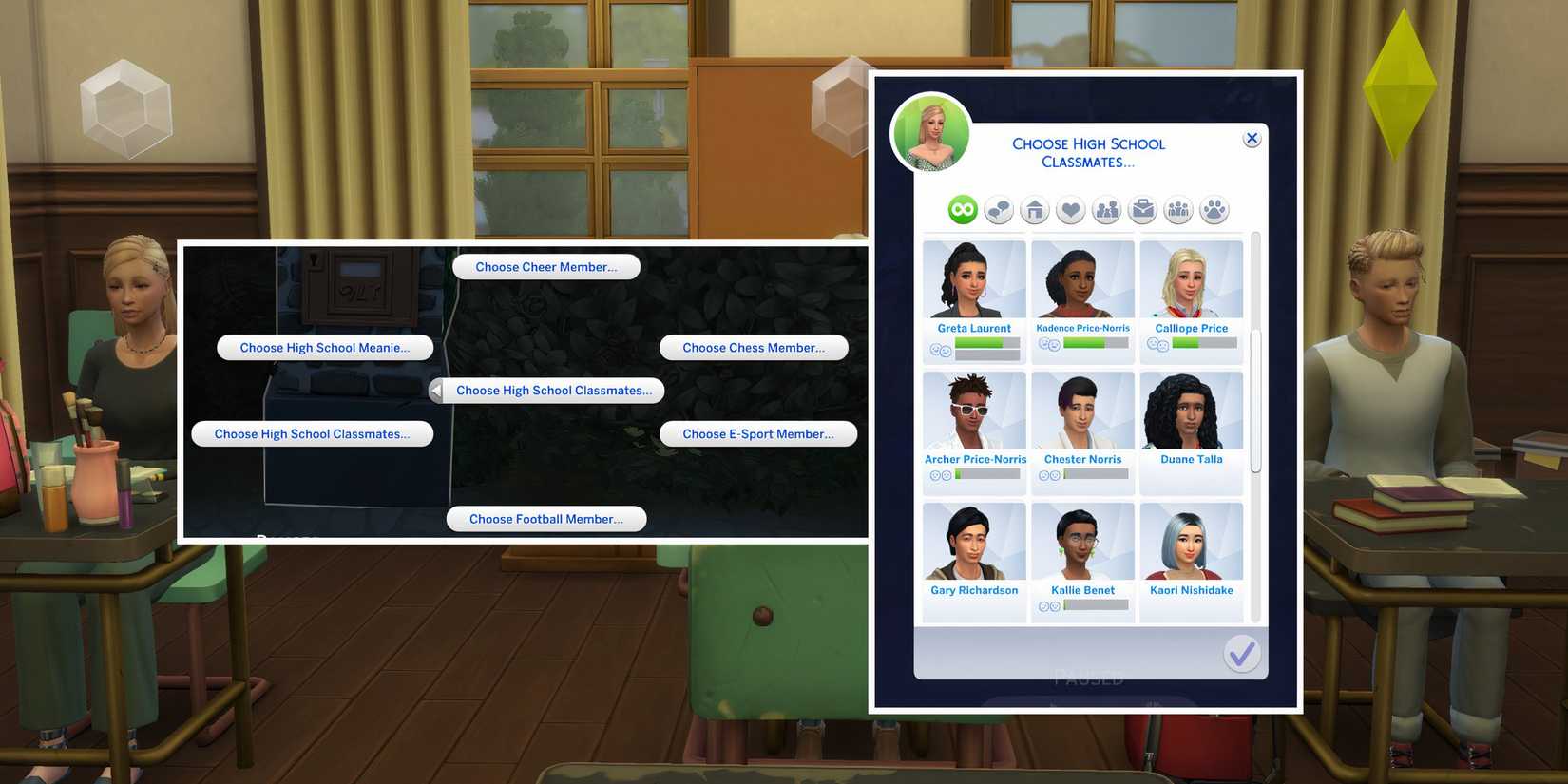Confirm selection with the checkmark button
The image size is (1568, 784).
click(x=1242, y=653)
